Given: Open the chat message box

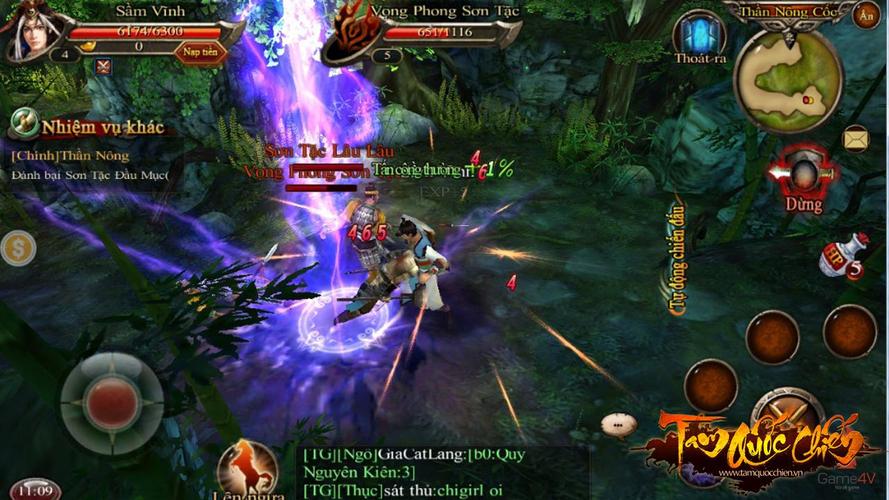Looking at the screenshot, I should (440, 472).
